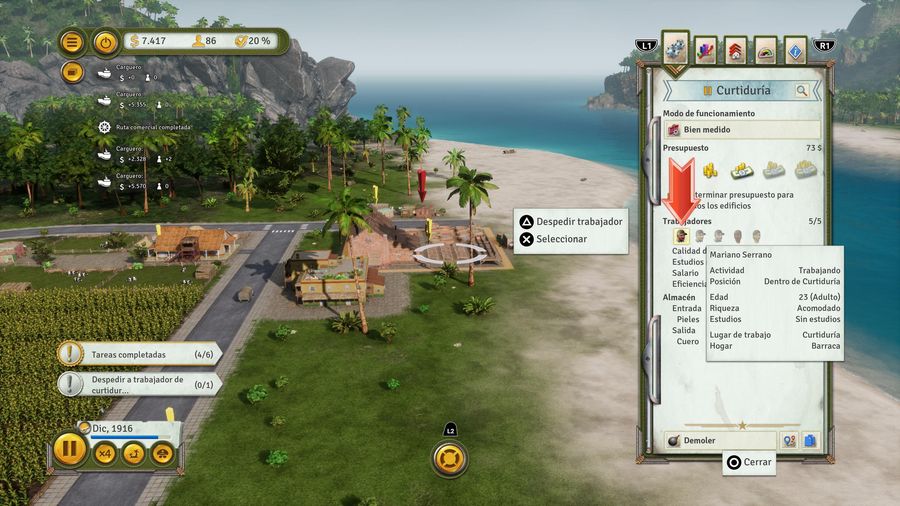Switch to the gears overview tab
The image size is (900, 506).
pos(675,47)
